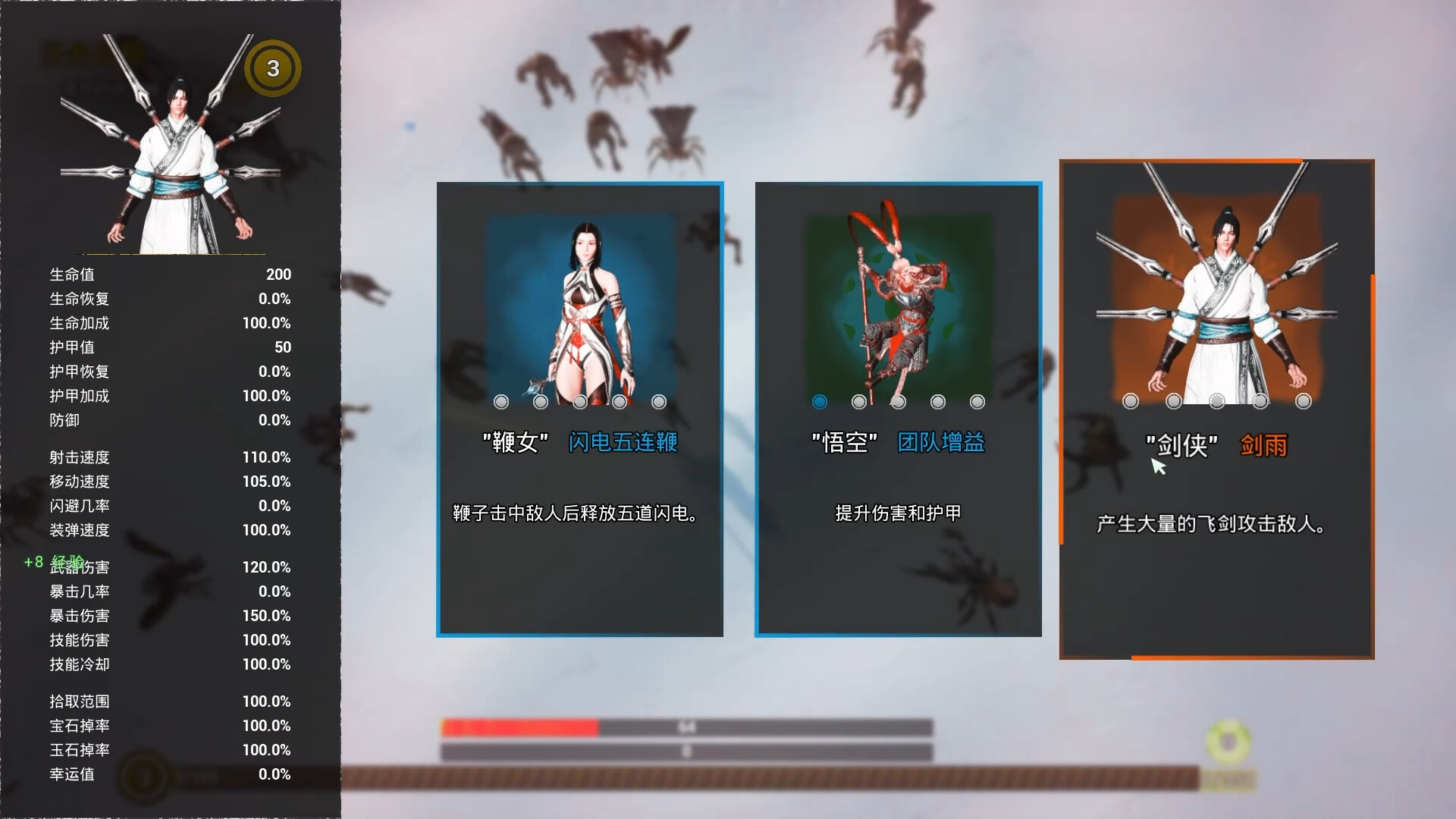Select the first filled skill dot under 悟空
Screen dimensions: 1456x819
coord(819,402)
